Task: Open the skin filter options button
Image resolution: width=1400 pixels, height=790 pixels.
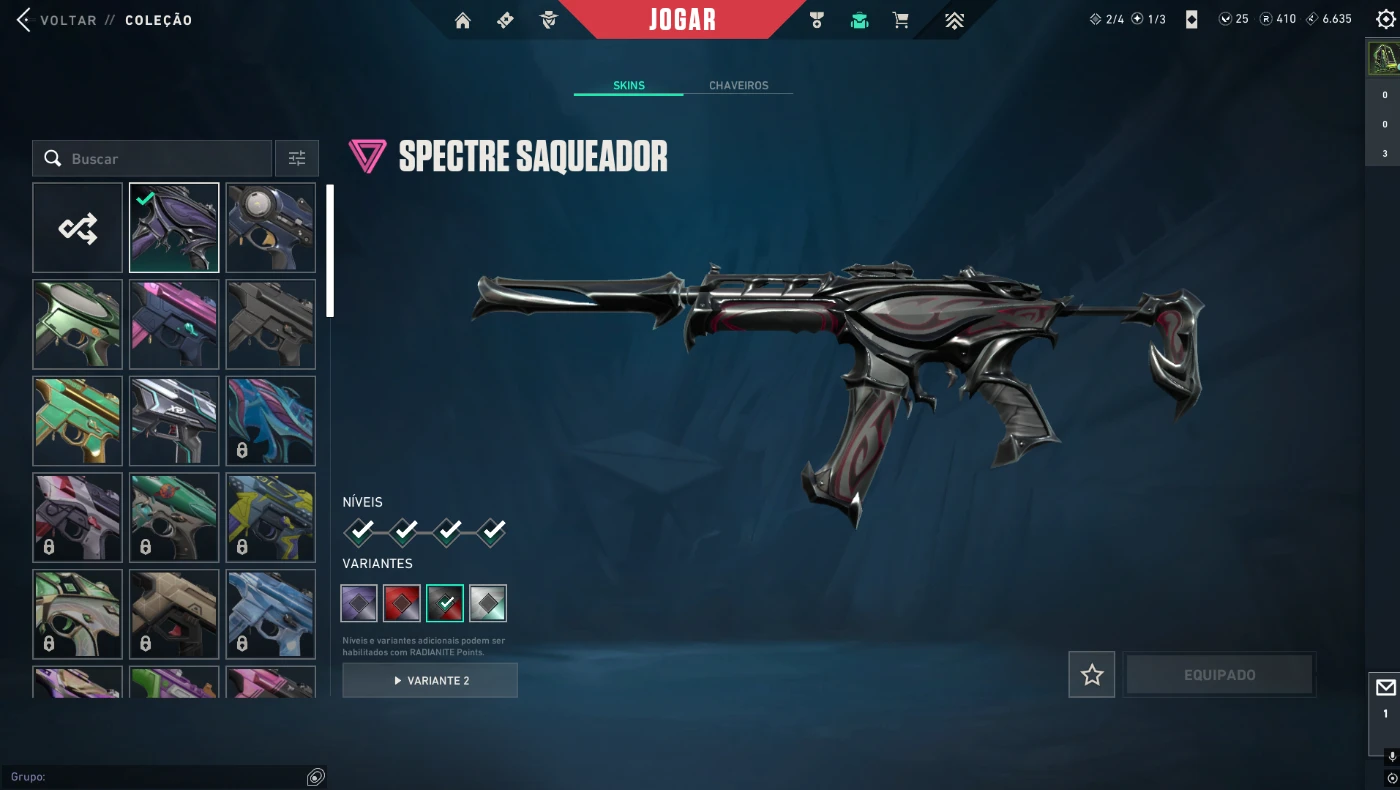Action: coord(297,159)
